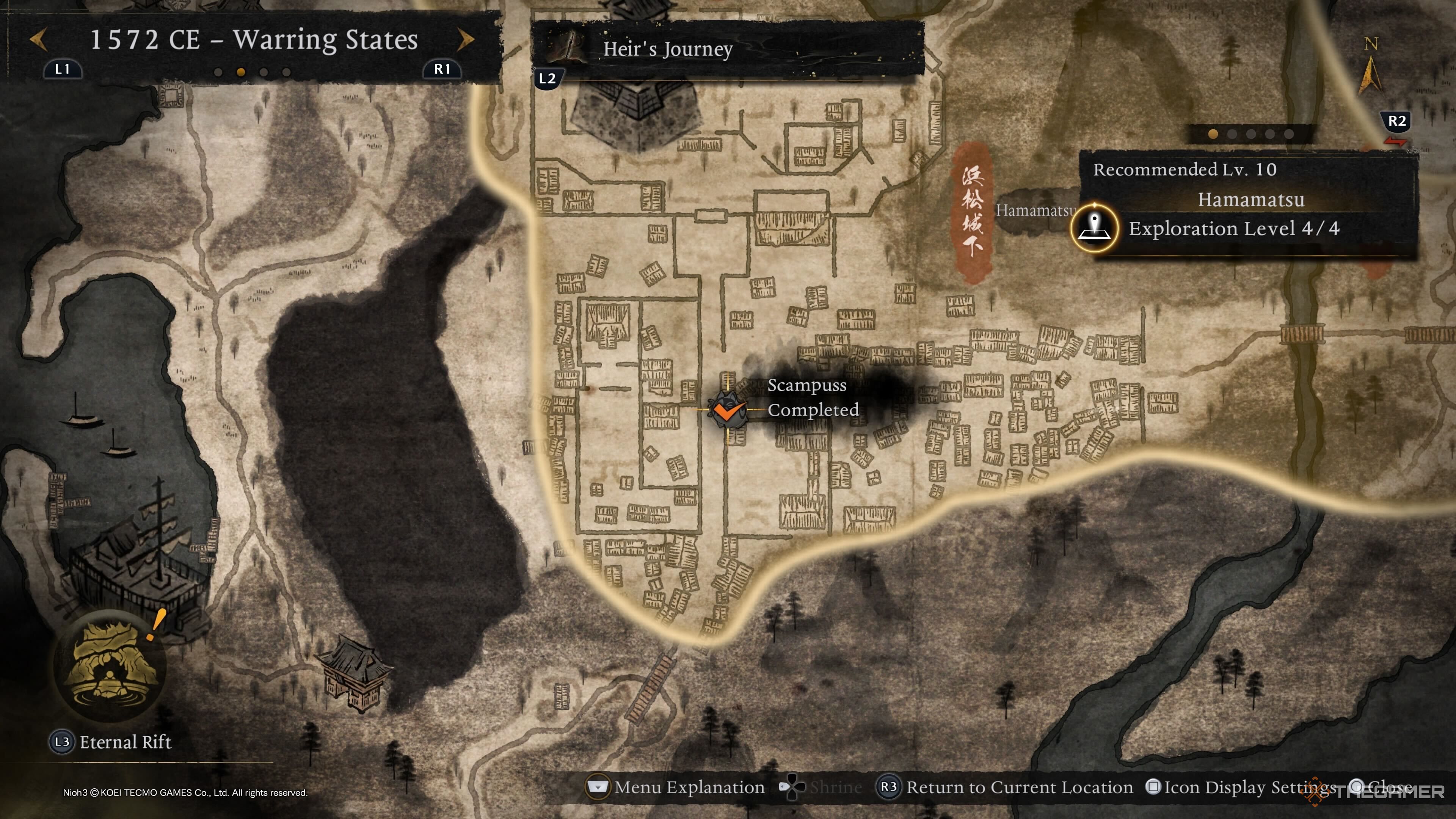This screenshot has height=819, width=1456.
Task: Click the Hamamatsu location pin icon
Action: tap(1094, 228)
